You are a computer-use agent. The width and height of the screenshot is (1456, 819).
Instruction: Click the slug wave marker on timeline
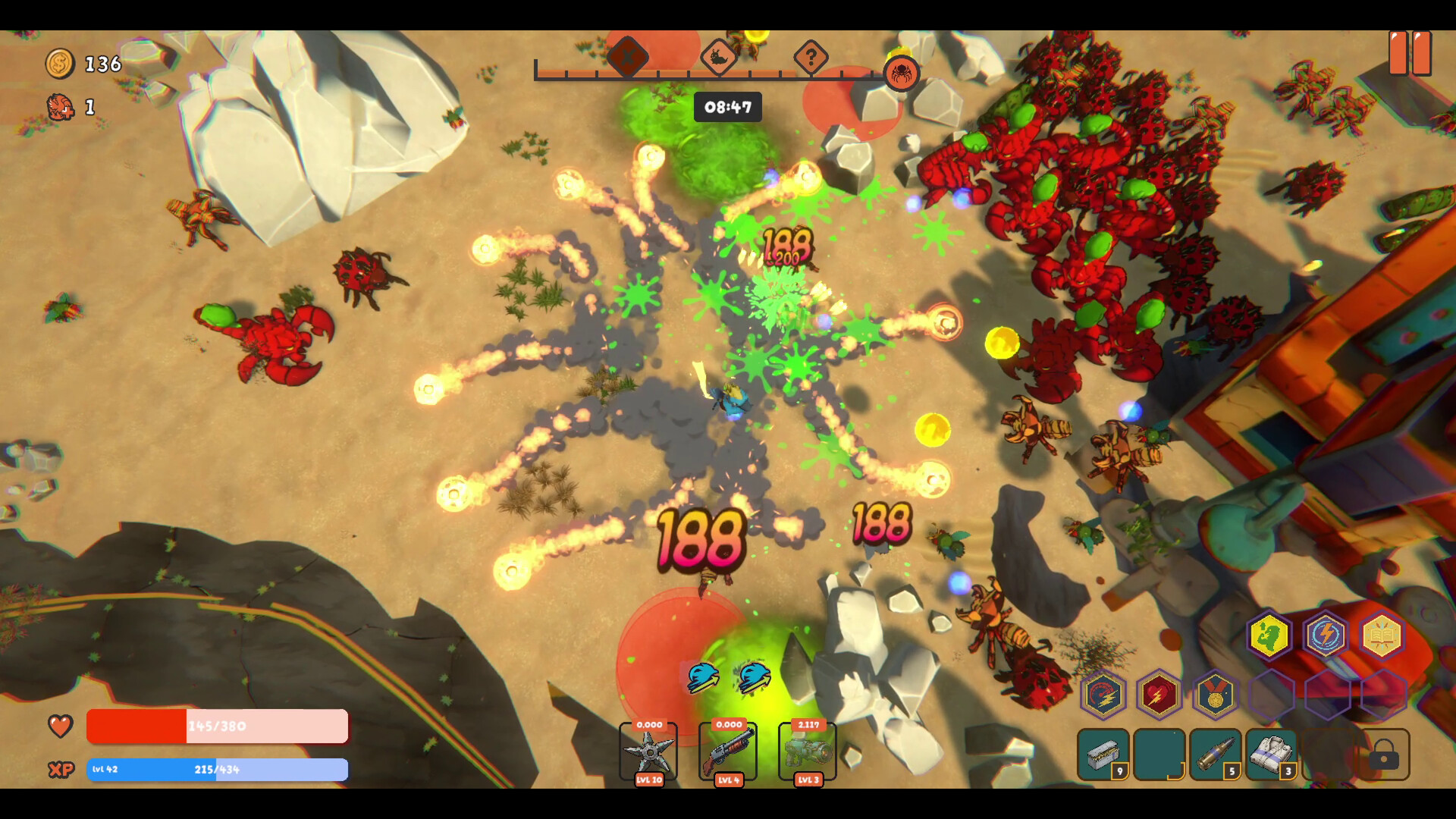tap(718, 57)
